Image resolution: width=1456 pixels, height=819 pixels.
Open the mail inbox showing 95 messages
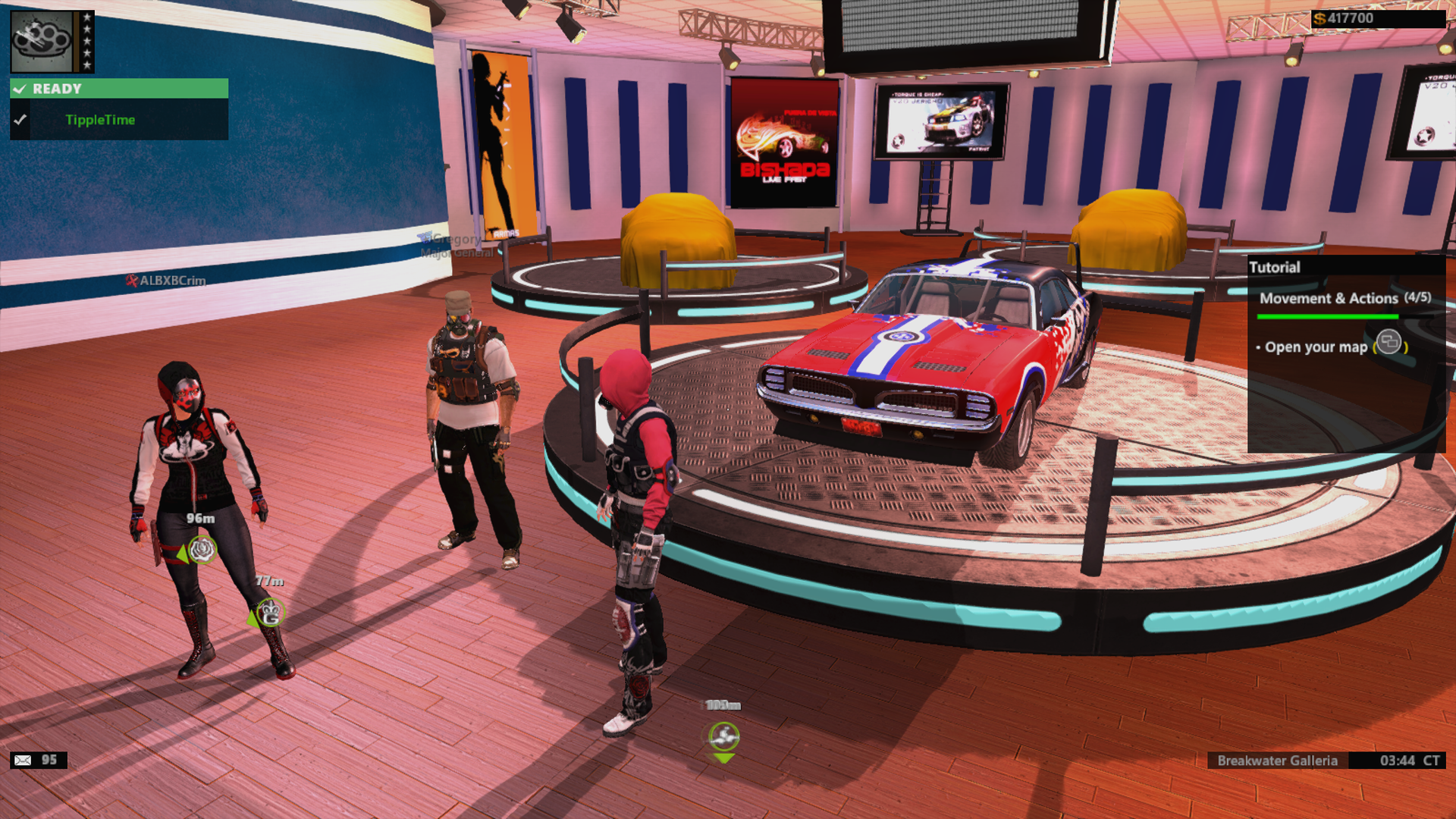tap(23, 758)
